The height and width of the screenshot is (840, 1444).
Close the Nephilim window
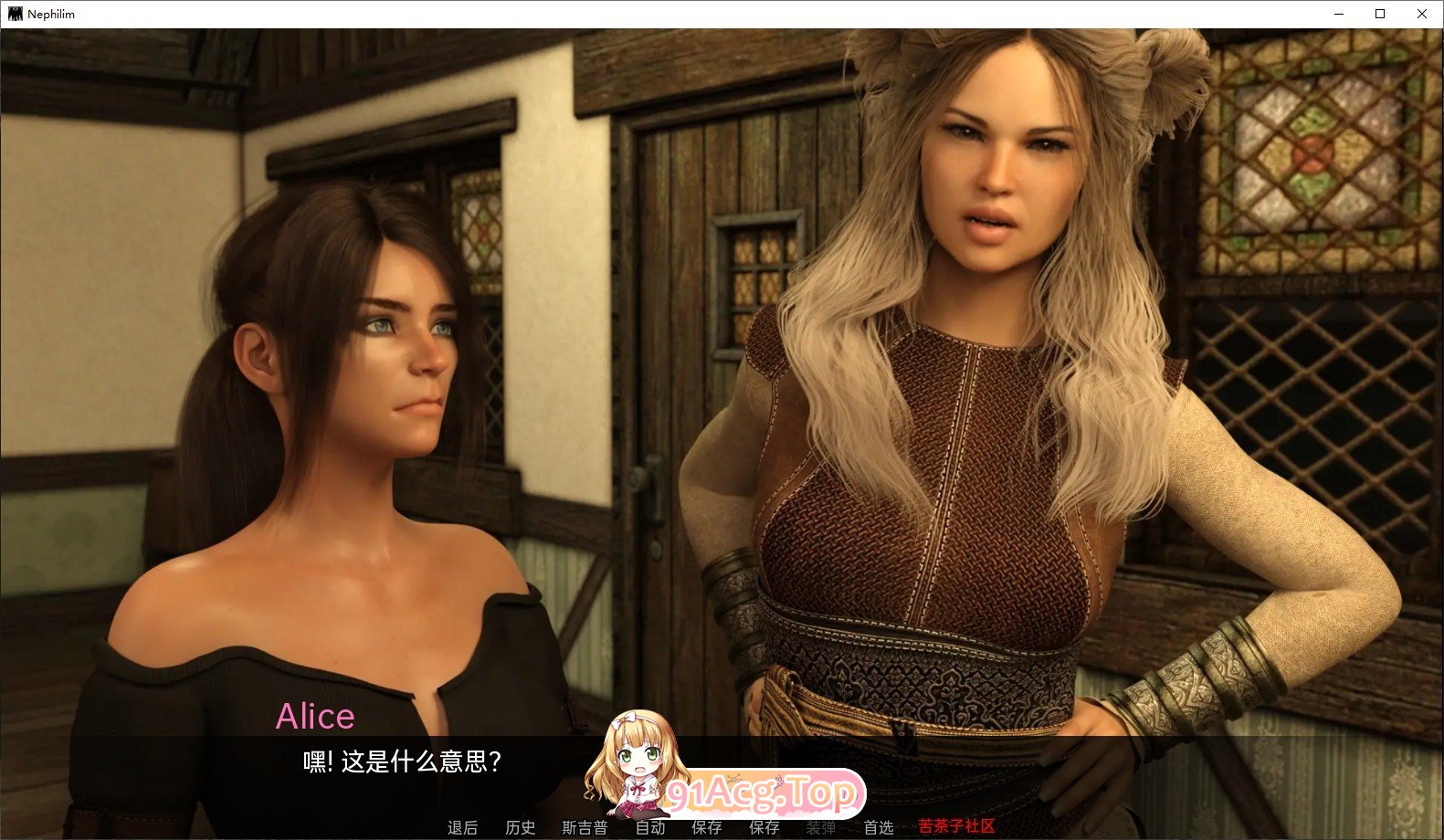click(x=1422, y=13)
